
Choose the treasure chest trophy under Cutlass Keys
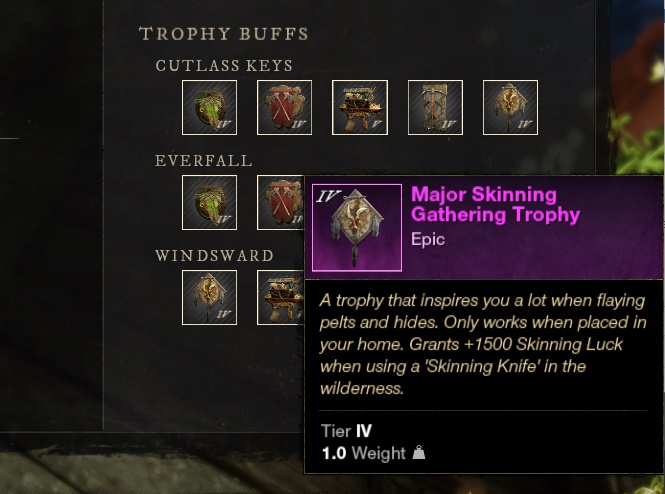[359, 107]
